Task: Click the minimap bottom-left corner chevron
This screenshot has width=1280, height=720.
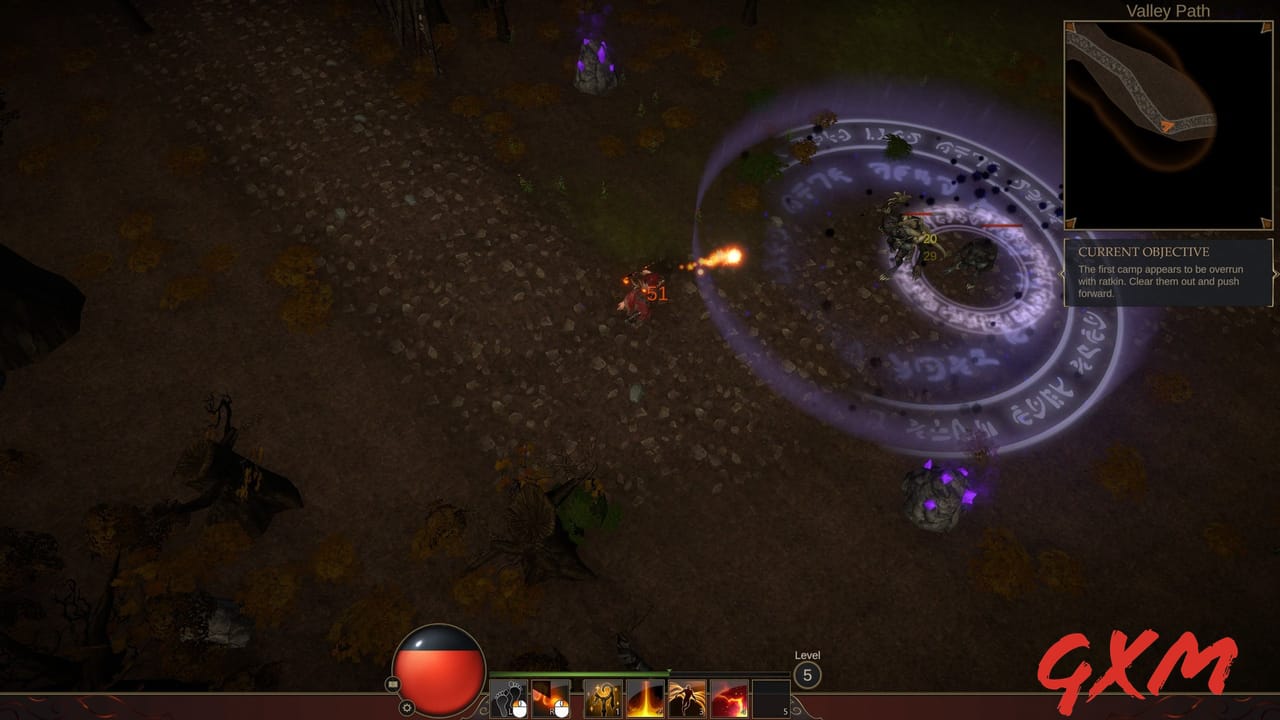Action: coord(1071,222)
